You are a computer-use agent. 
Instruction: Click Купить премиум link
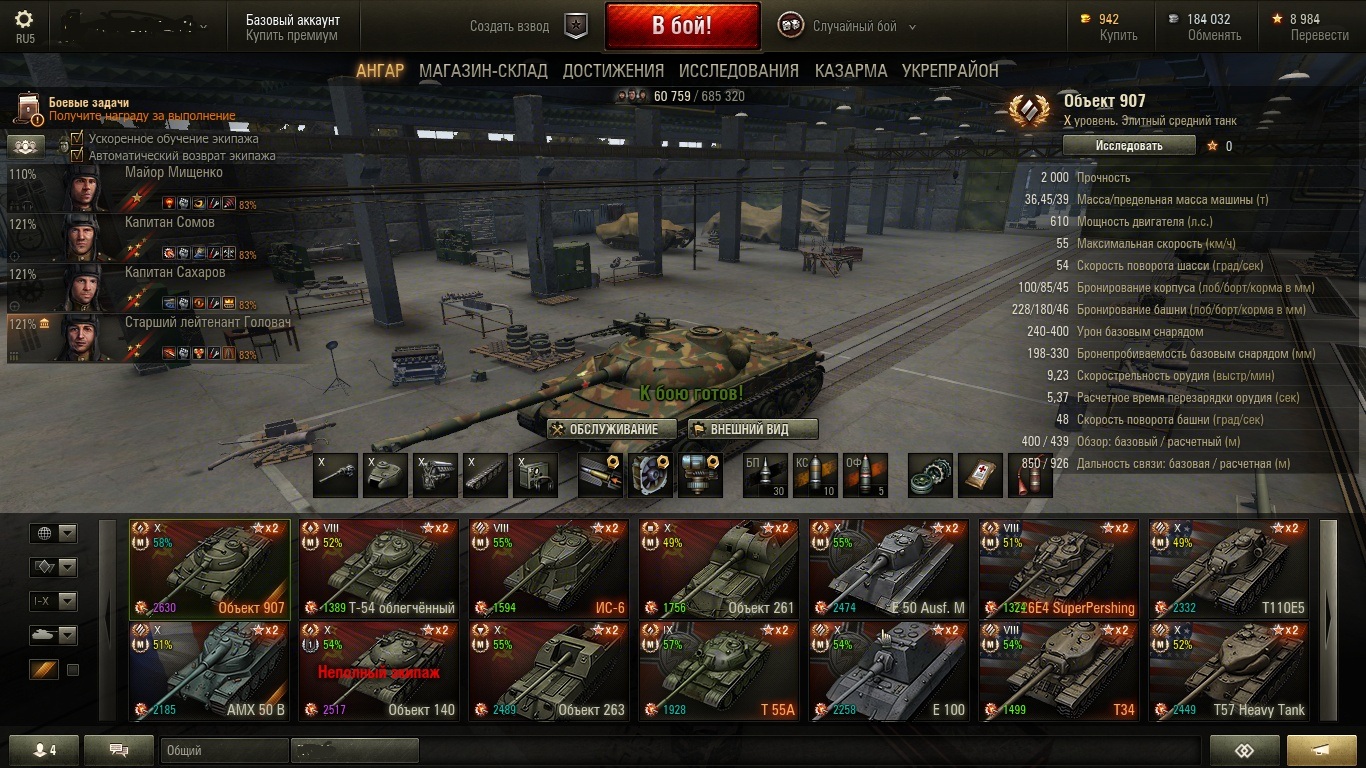(291, 36)
